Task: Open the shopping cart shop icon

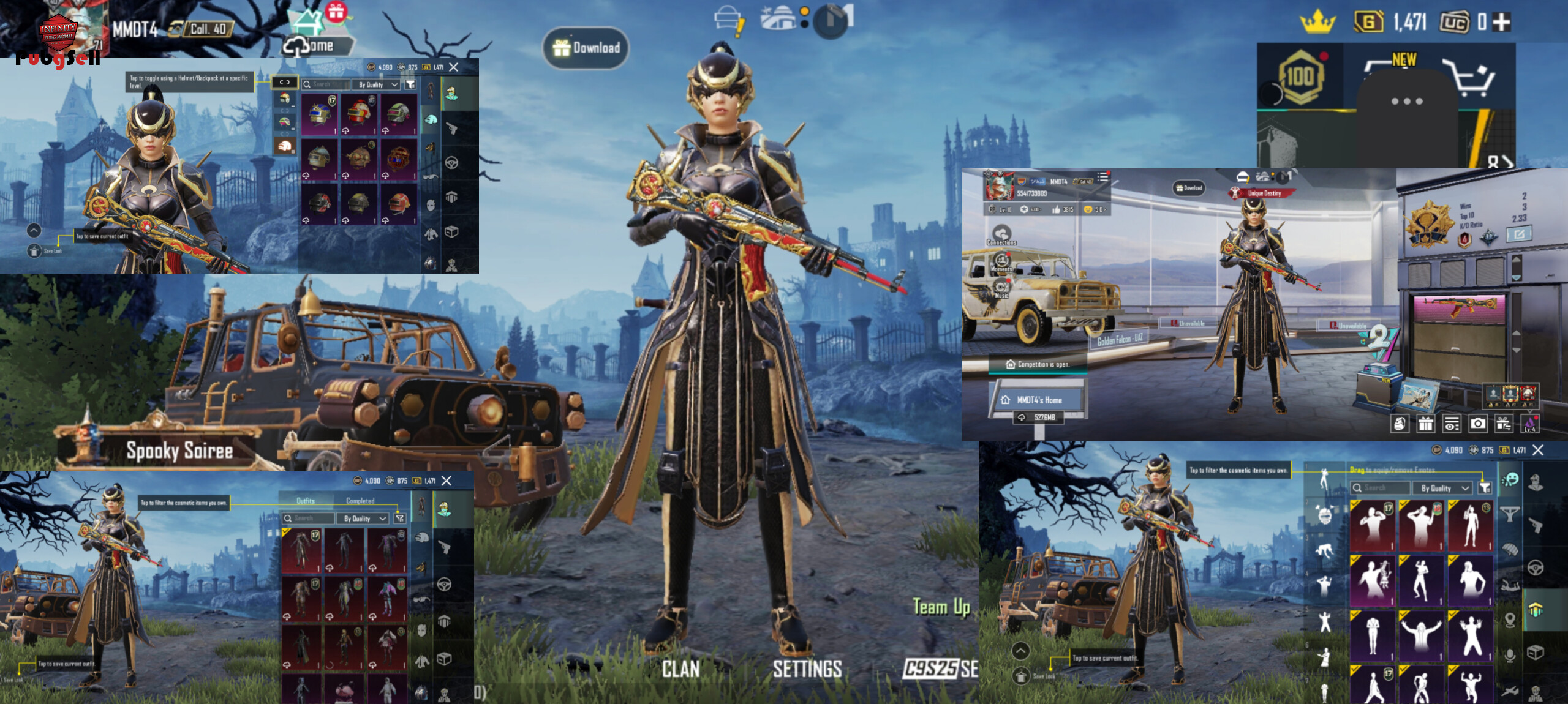Action: [1469, 78]
